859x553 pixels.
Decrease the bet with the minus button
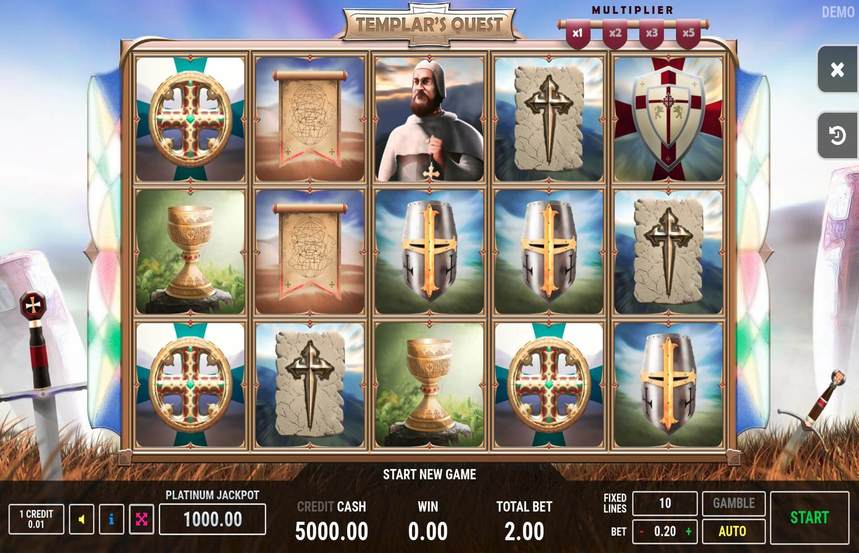point(642,532)
